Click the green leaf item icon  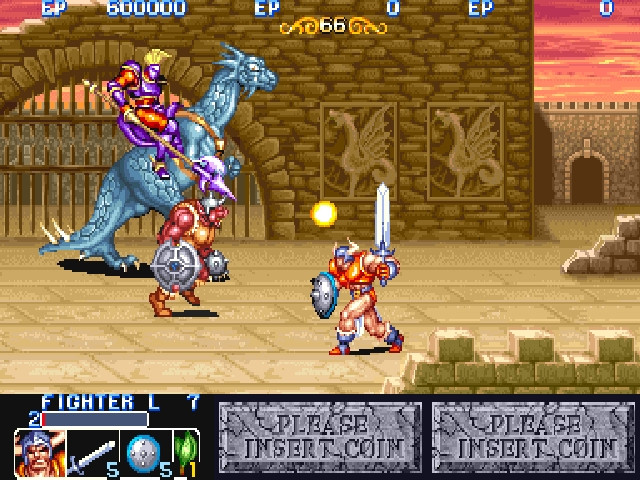click(186, 451)
